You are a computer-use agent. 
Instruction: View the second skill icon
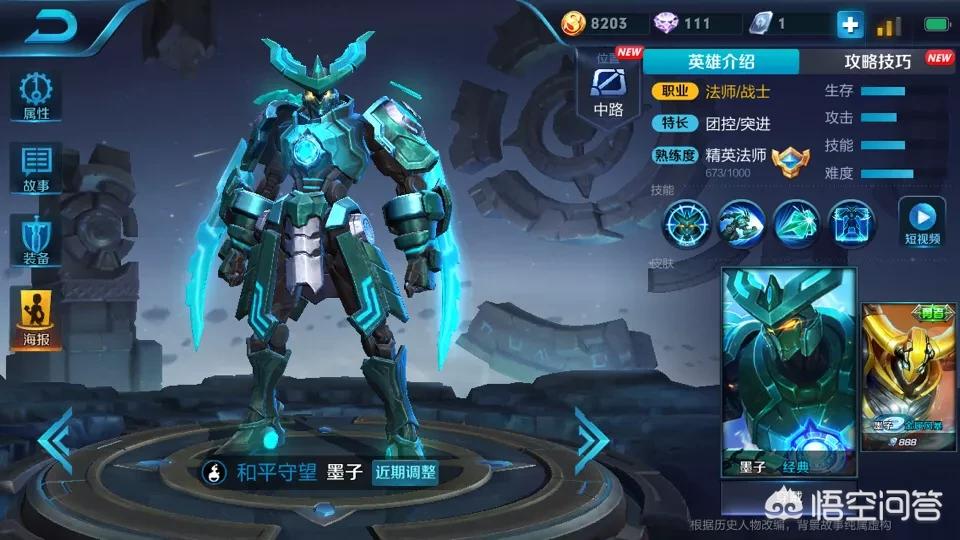741,223
